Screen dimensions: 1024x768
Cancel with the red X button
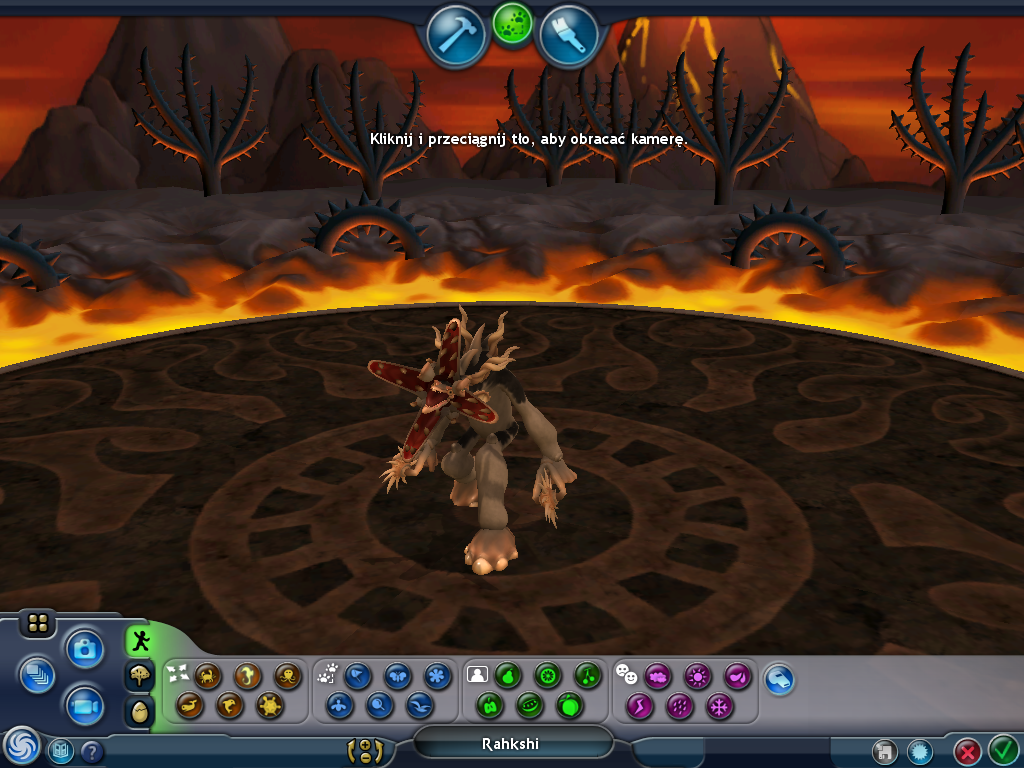coord(967,751)
